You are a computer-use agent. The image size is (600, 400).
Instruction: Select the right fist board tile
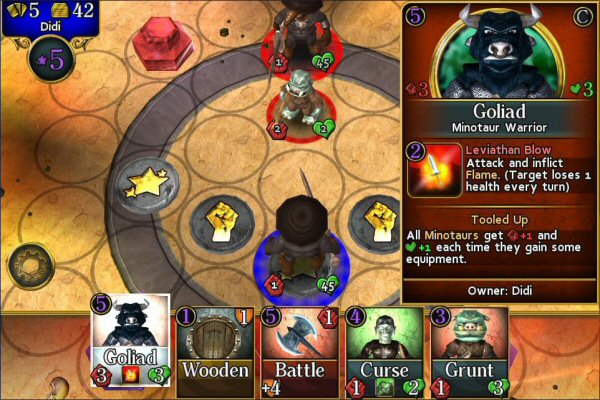click(375, 218)
